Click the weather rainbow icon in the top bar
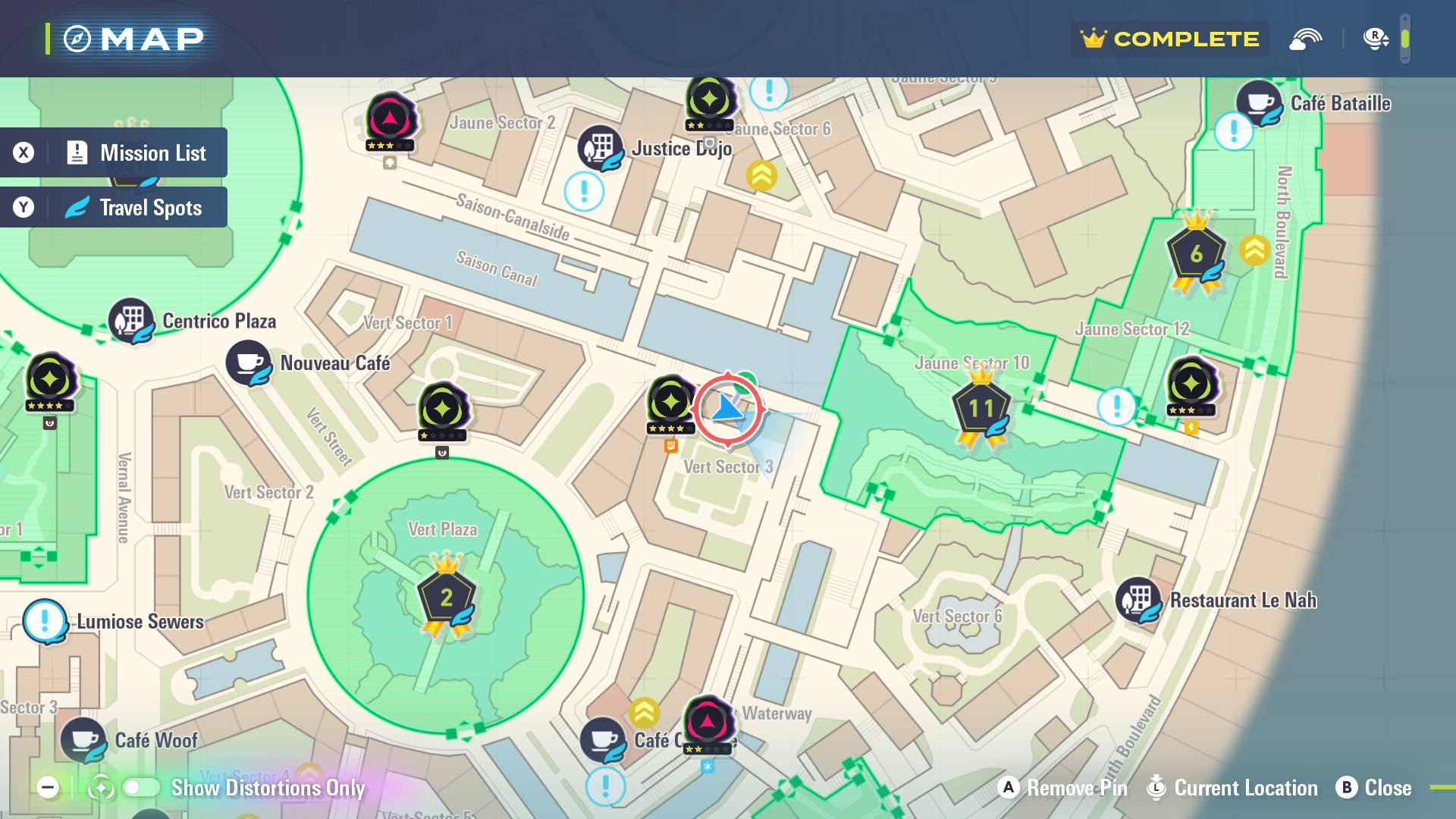The width and height of the screenshot is (1456, 819). point(1305,38)
